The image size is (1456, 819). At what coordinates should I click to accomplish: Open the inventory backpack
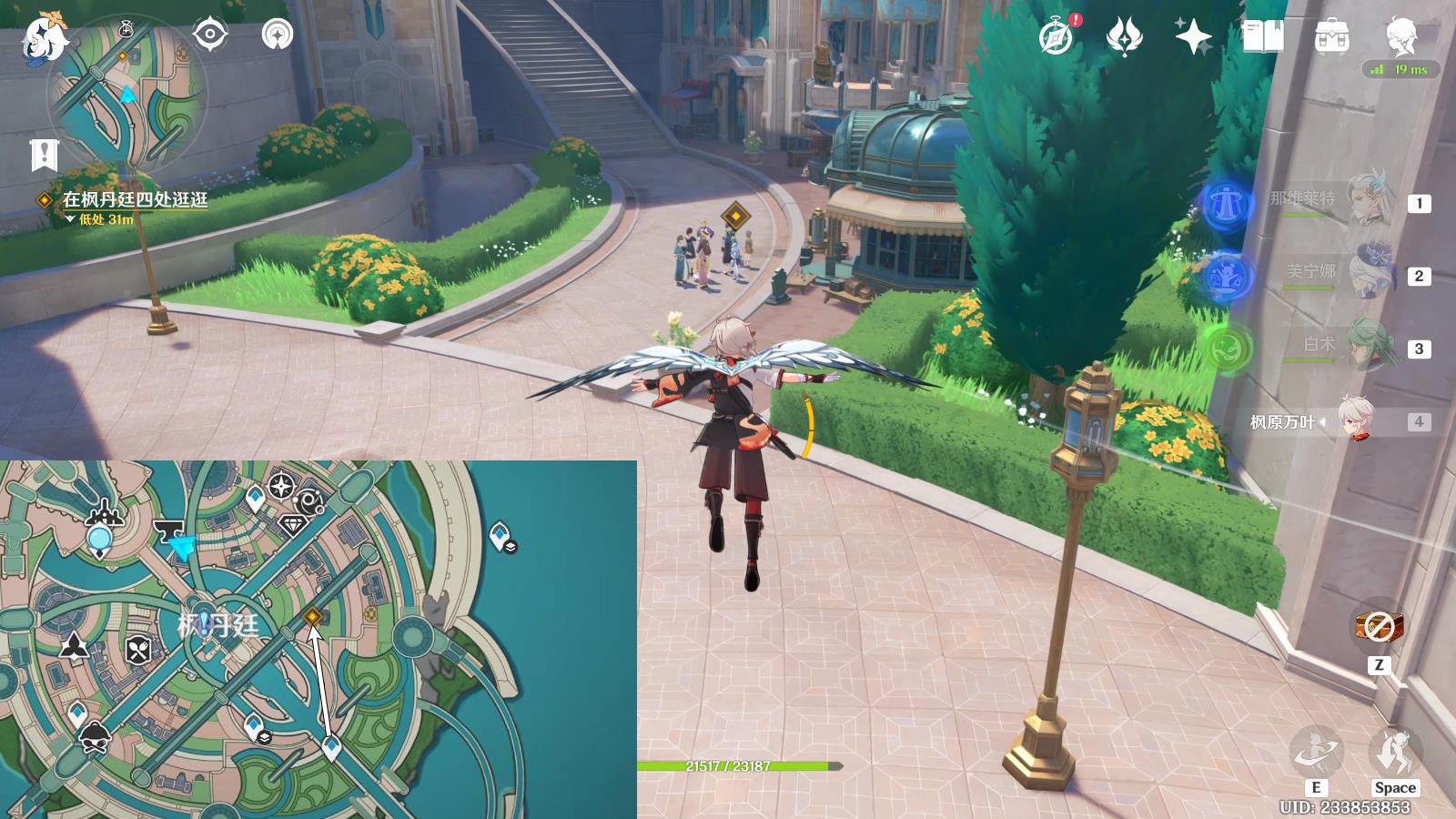click(x=1331, y=37)
